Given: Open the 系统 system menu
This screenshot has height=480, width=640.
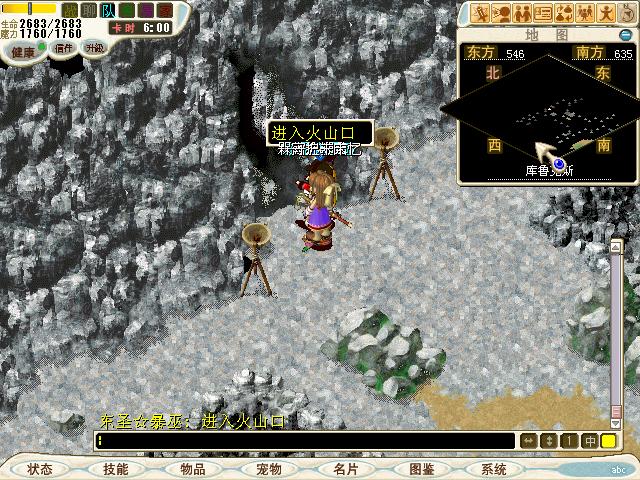Looking at the screenshot, I should (494, 469).
